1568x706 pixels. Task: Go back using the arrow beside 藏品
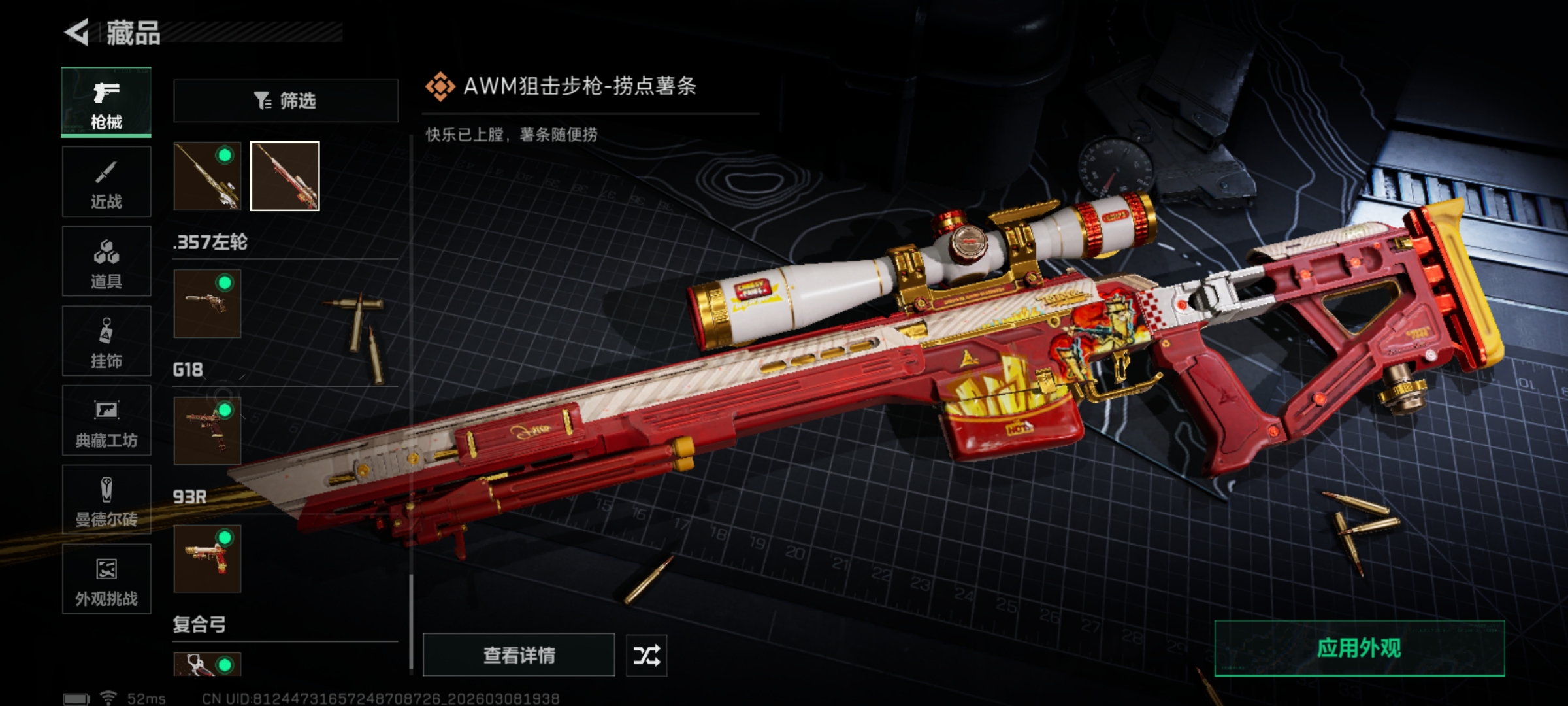[77, 33]
